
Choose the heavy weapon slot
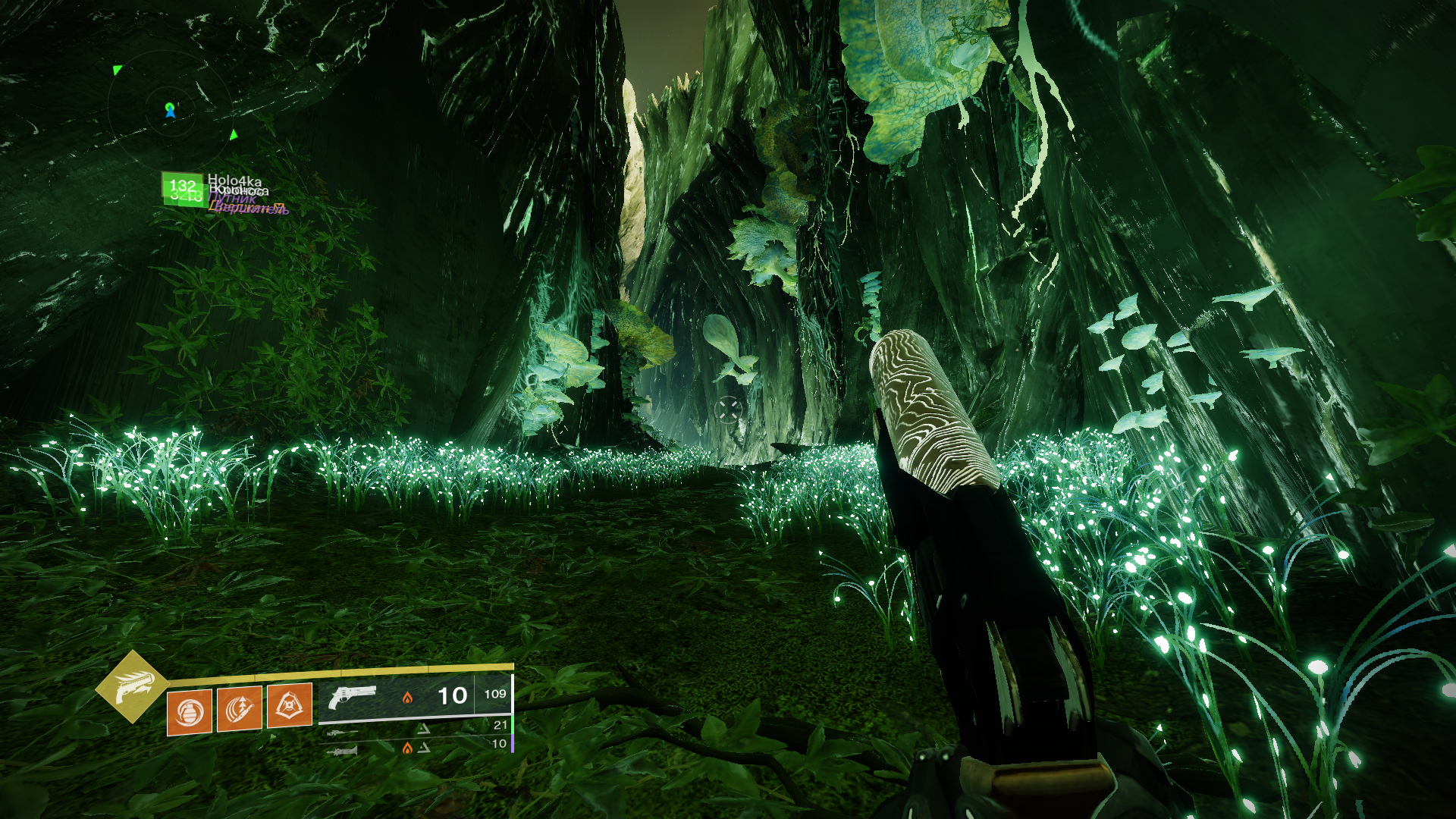pos(343,751)
